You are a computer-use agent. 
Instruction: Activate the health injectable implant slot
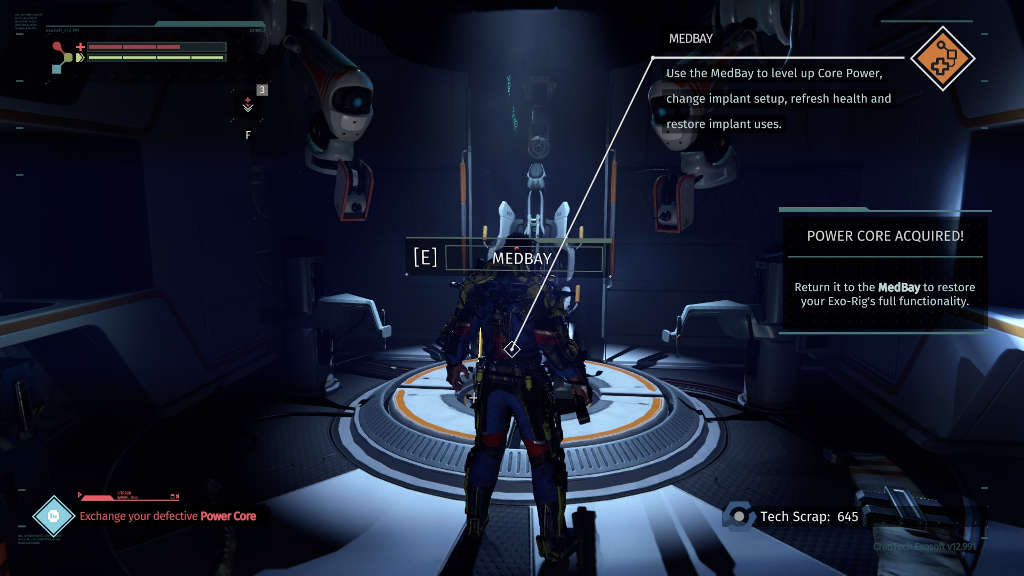click(248, 105)
